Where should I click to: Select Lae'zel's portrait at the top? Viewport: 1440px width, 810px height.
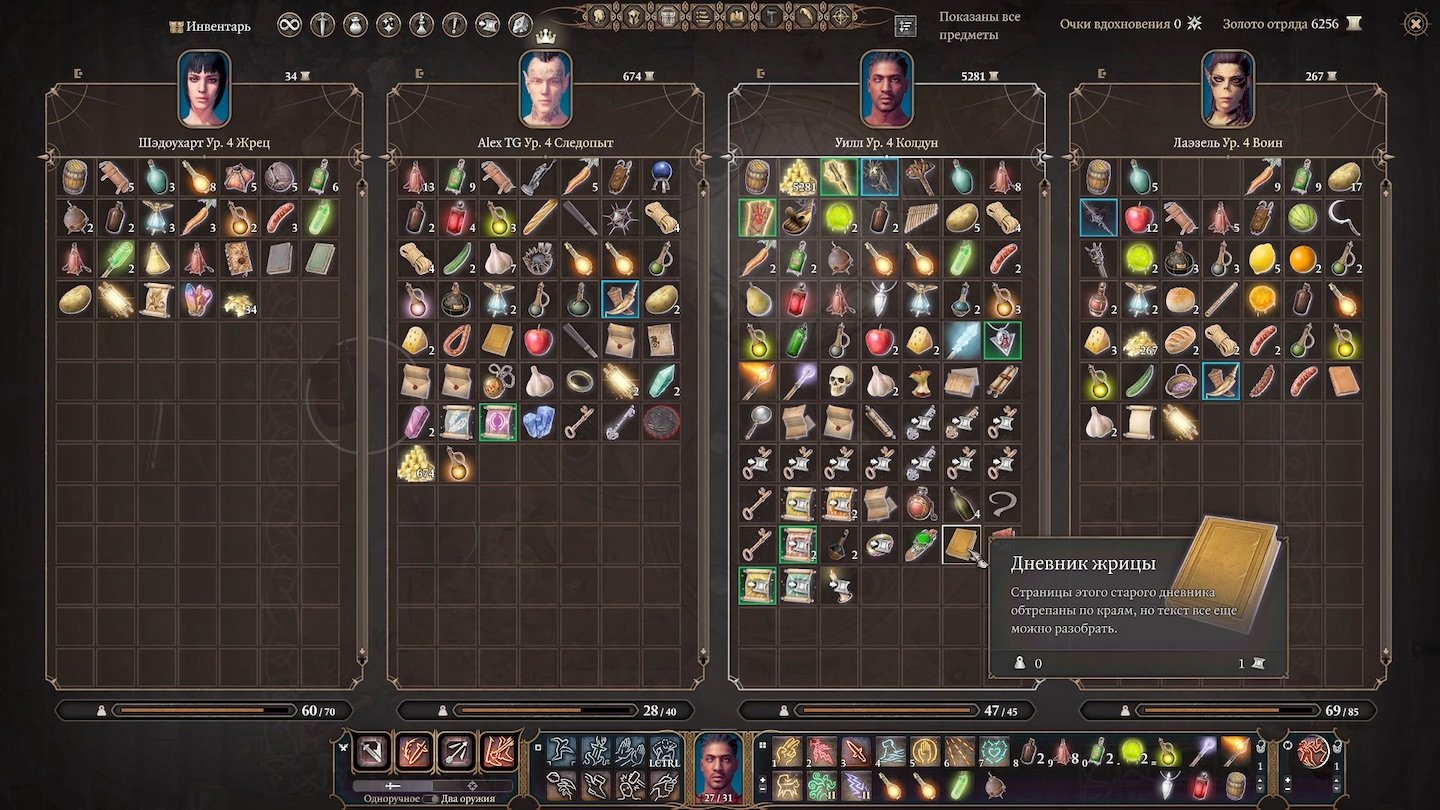click(x=1227, y=89)
